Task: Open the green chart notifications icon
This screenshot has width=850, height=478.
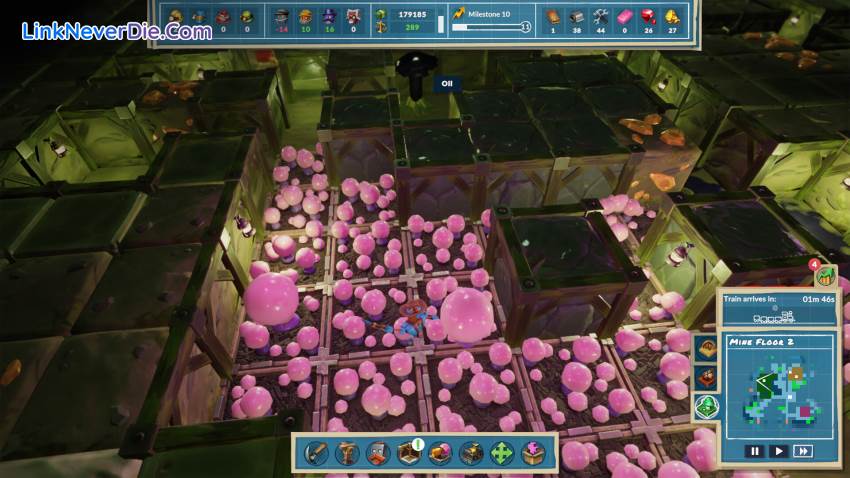Action: point(825,274)
